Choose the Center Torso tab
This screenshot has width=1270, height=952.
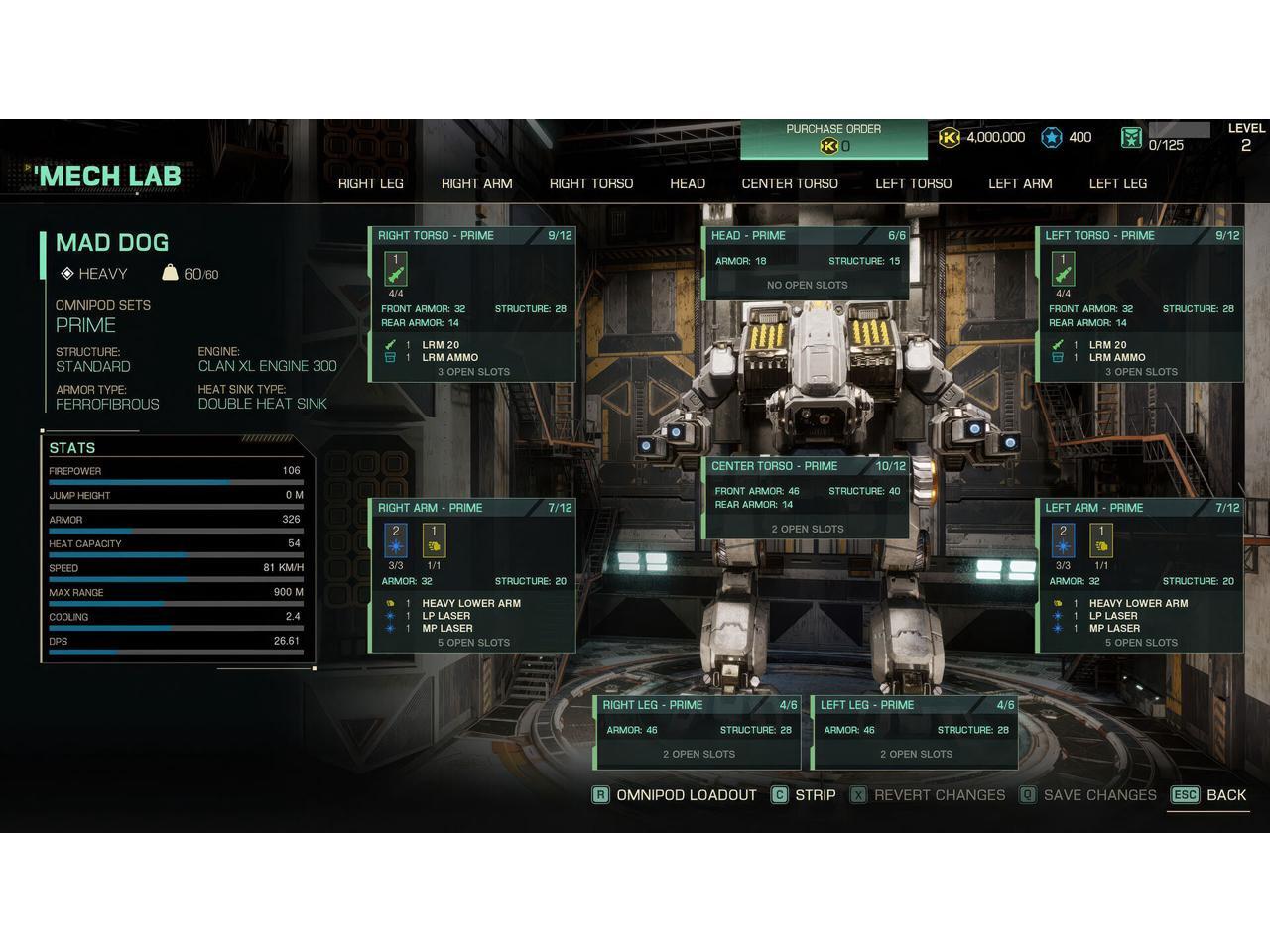(789, 183)
